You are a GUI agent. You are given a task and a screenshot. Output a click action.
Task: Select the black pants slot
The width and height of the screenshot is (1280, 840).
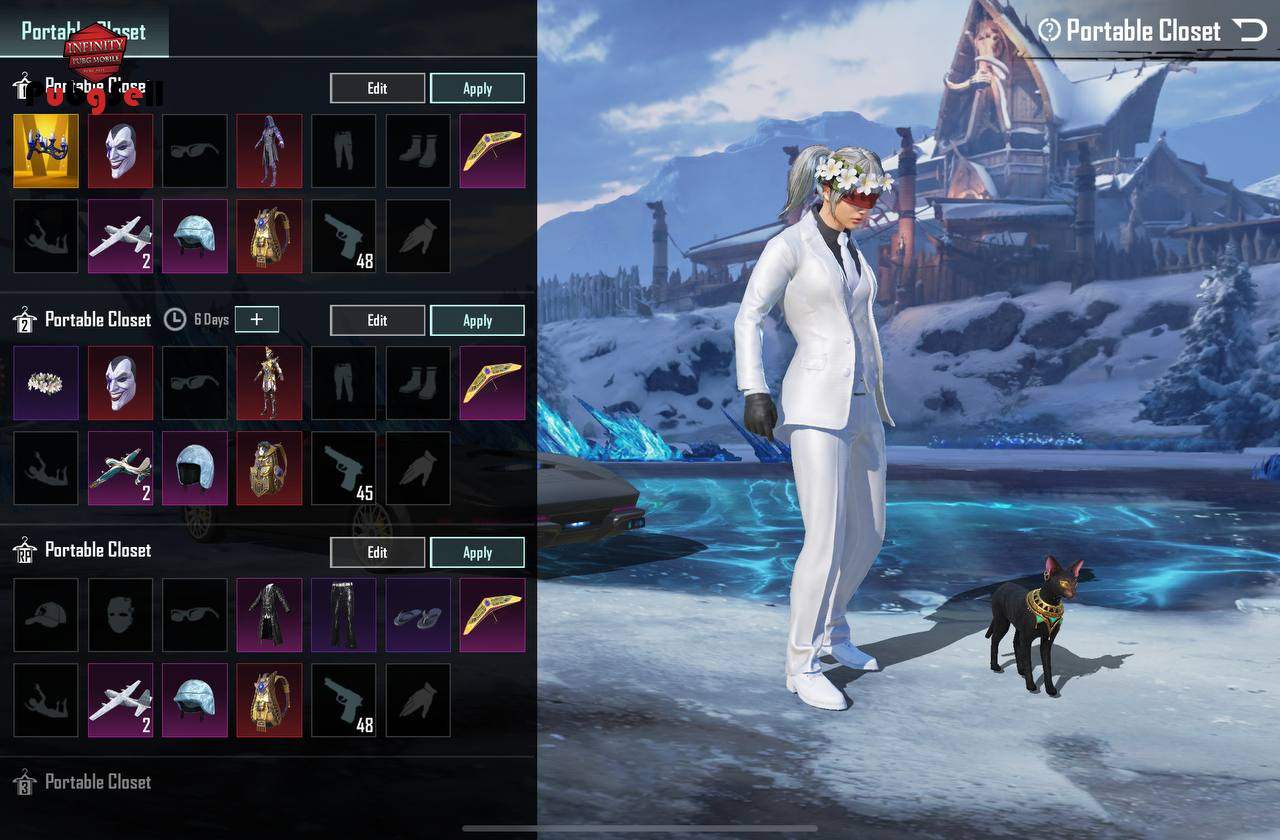click(x=344, y=615)
